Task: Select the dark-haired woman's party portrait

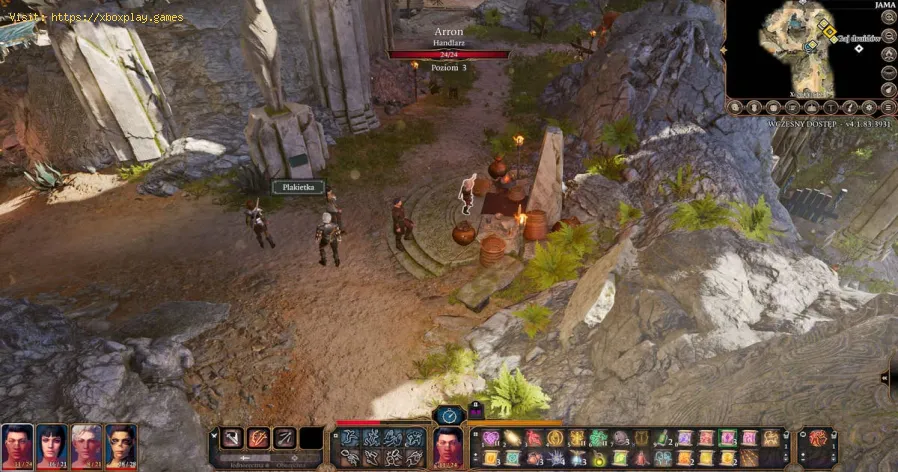Action: click(52, 445)
